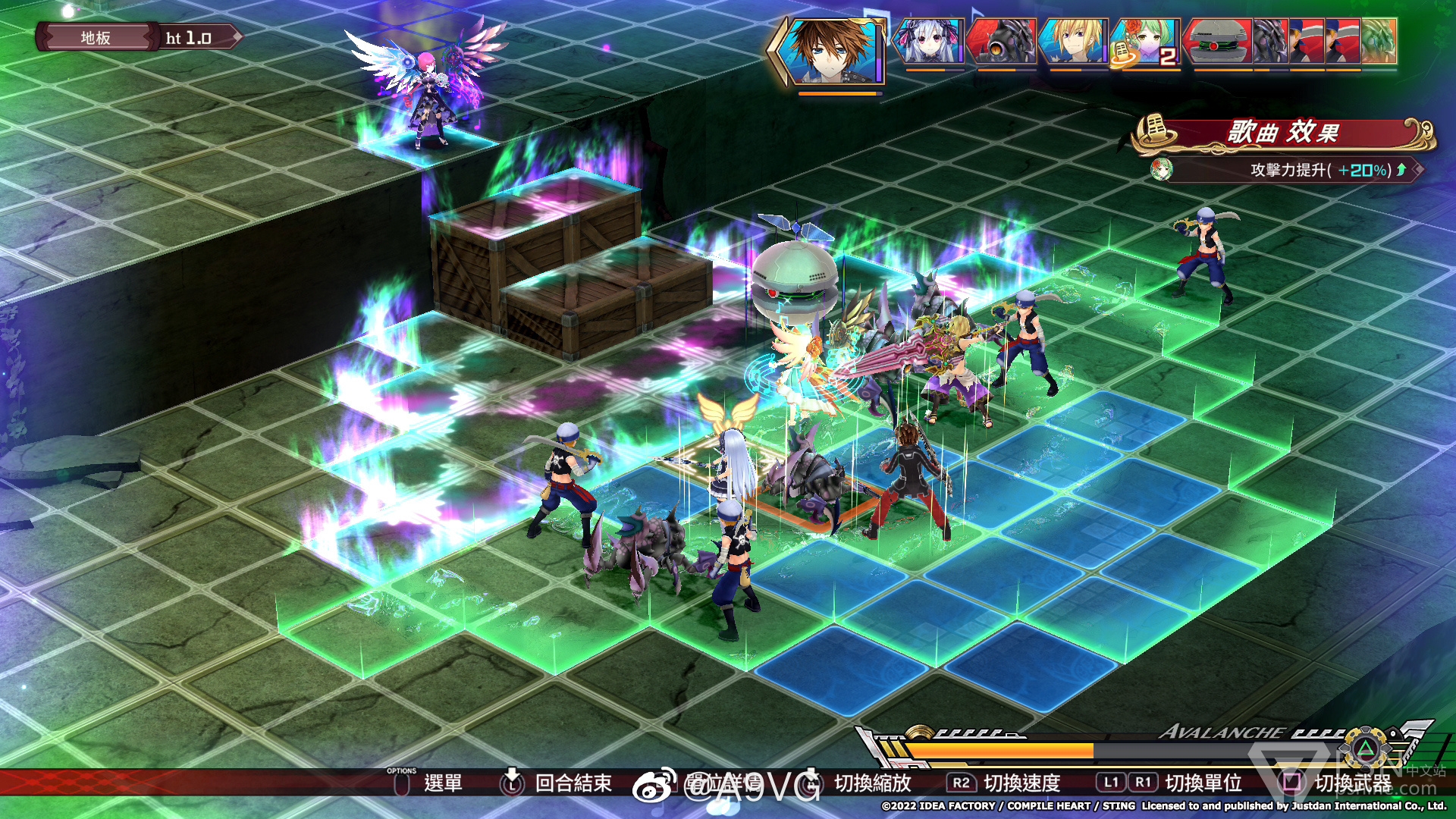Select the white-haired girl's turn-order portrait
Image resolution: width=1456 pixels, height=819 pixels.
click(929, 41)
